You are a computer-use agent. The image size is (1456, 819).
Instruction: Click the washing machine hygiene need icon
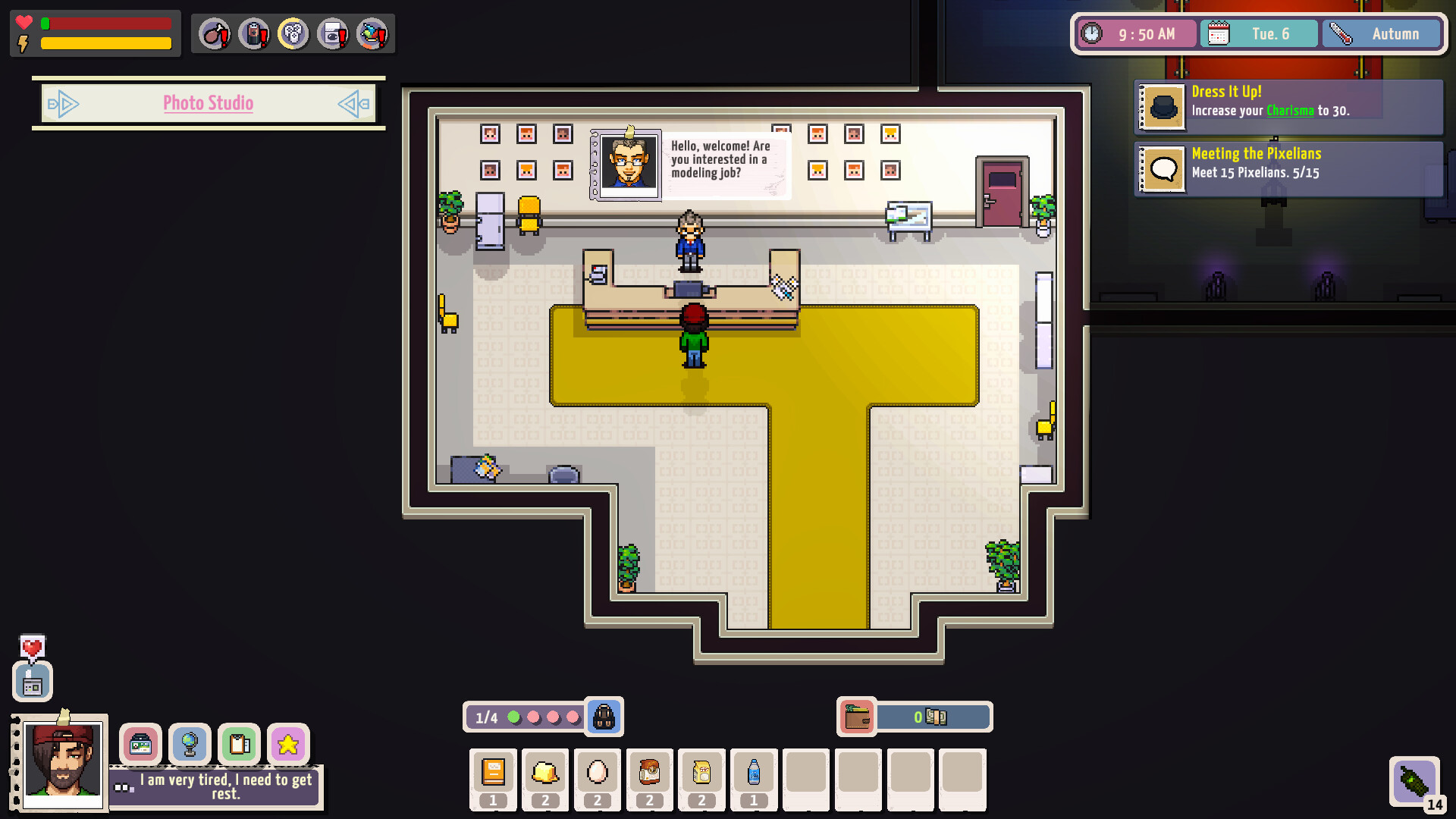point(333,33)
